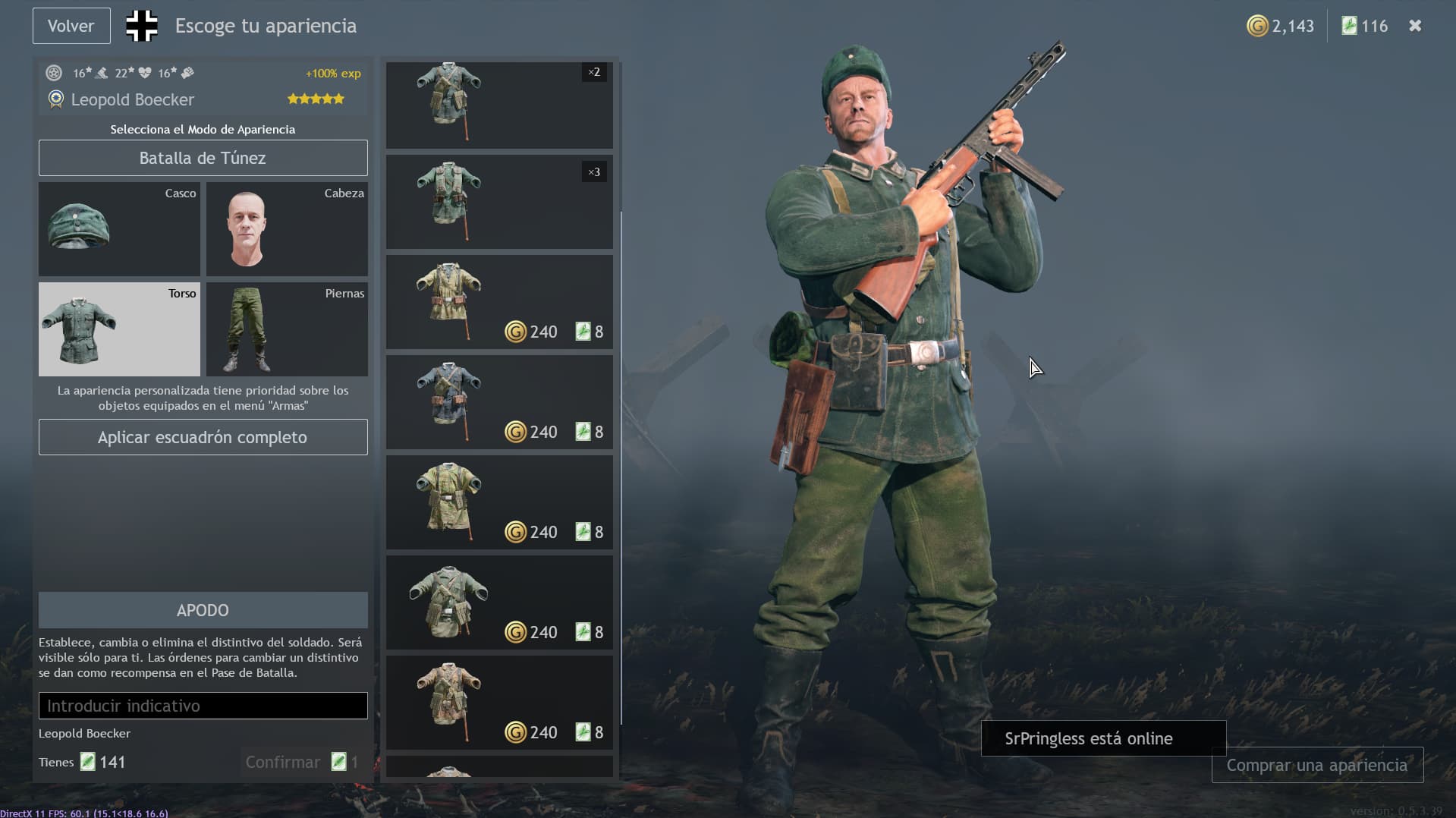Select the Piernas appearance slot
Image resolution: width=1456 pixels, height=818 pixels.
[286, 329]
